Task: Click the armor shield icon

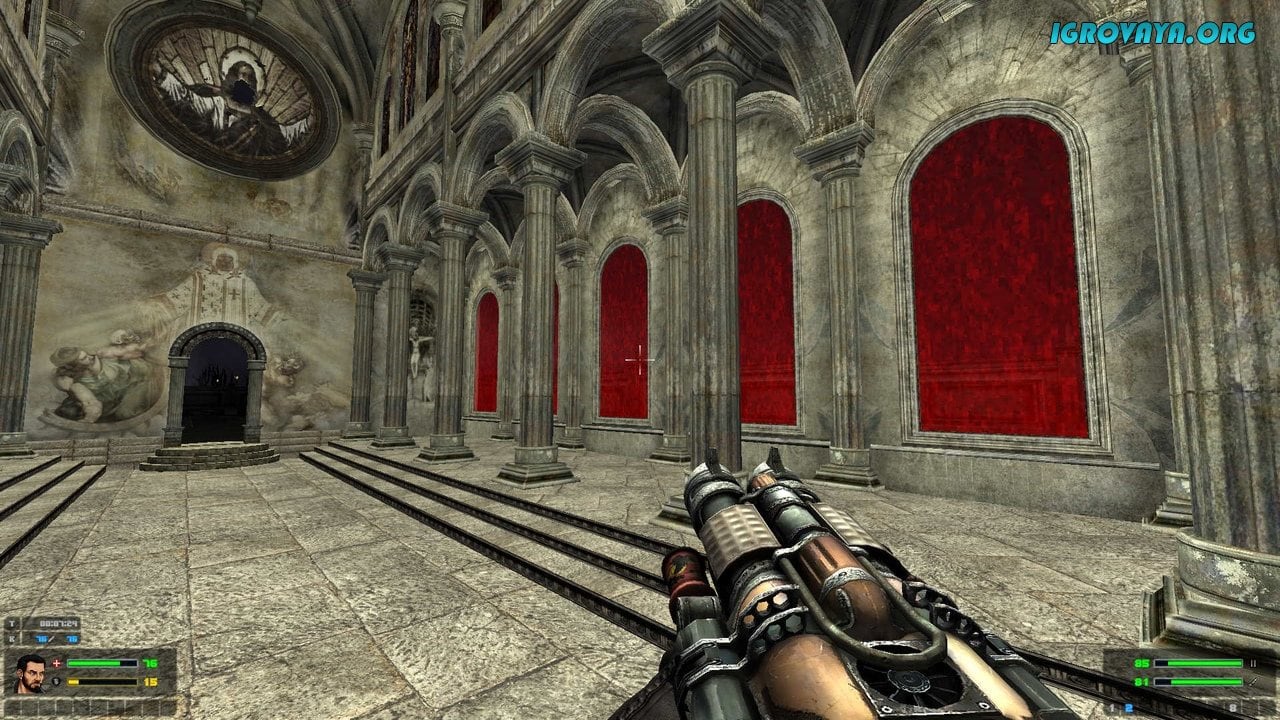Action: [x=56, y=682]
